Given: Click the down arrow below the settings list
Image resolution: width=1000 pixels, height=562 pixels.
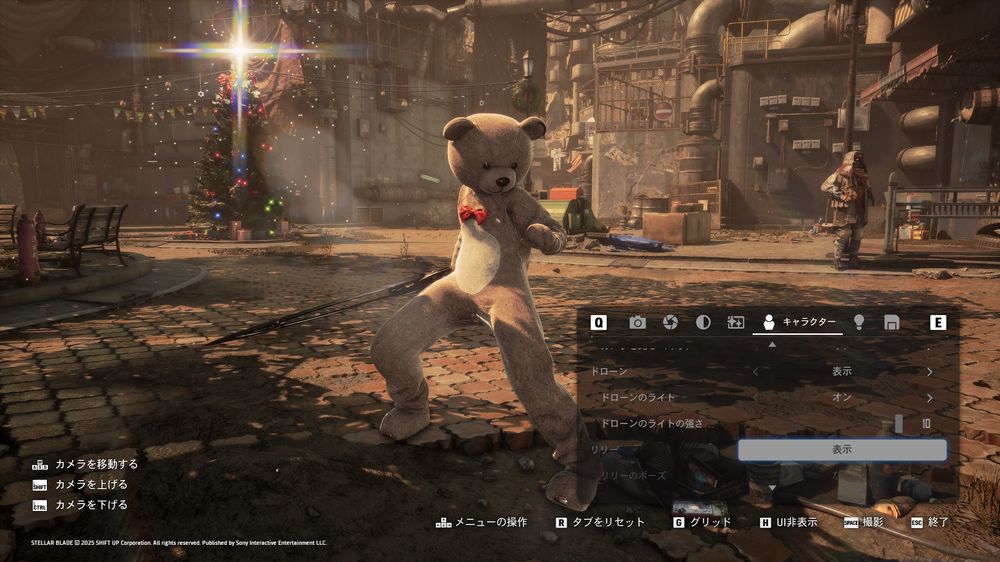Looking at the screenshot, I should click(x=771, y=487).
